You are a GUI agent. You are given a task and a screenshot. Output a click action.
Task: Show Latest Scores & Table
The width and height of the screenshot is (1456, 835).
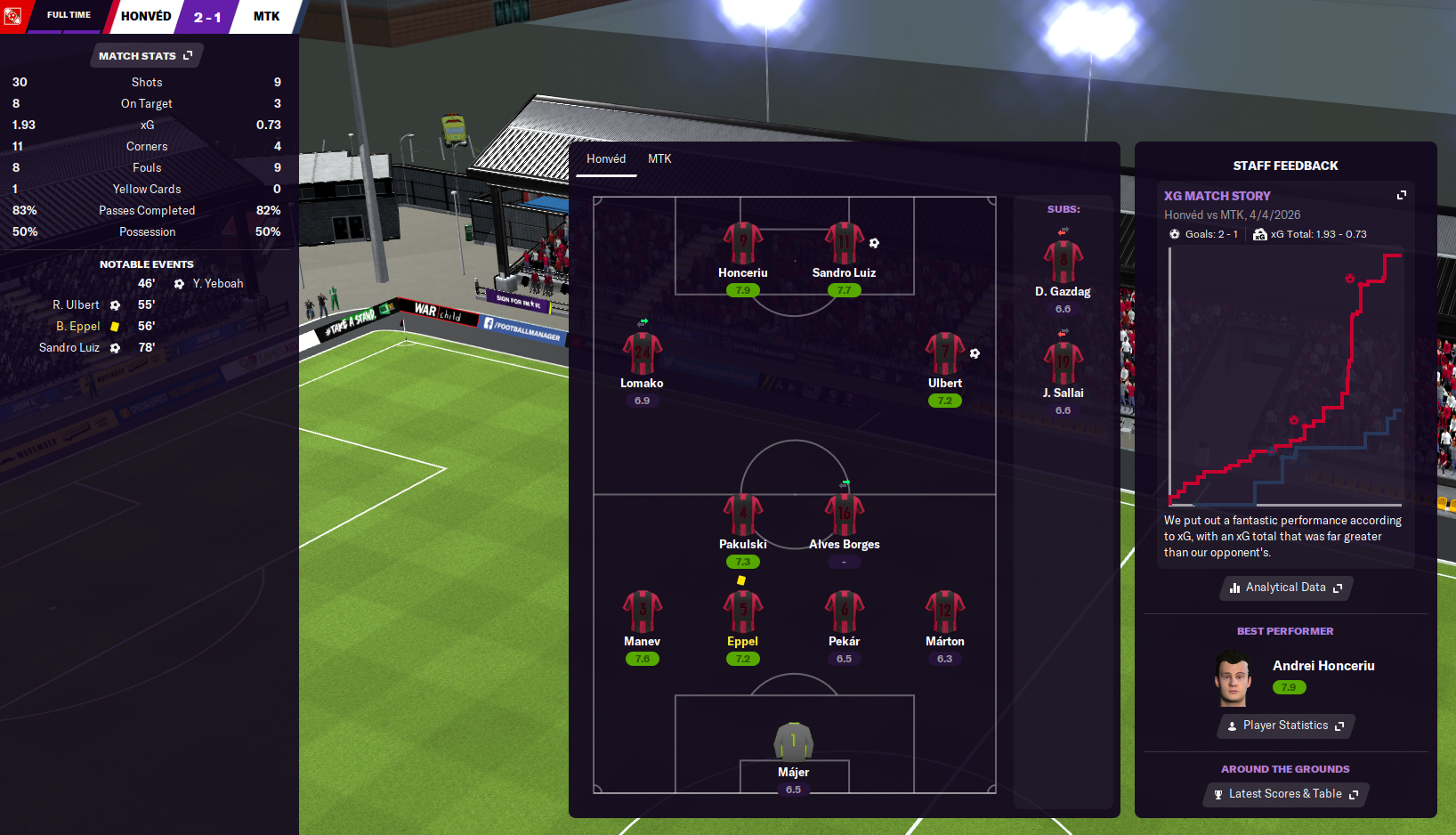pyautogui.click(x=1285, y=794)
